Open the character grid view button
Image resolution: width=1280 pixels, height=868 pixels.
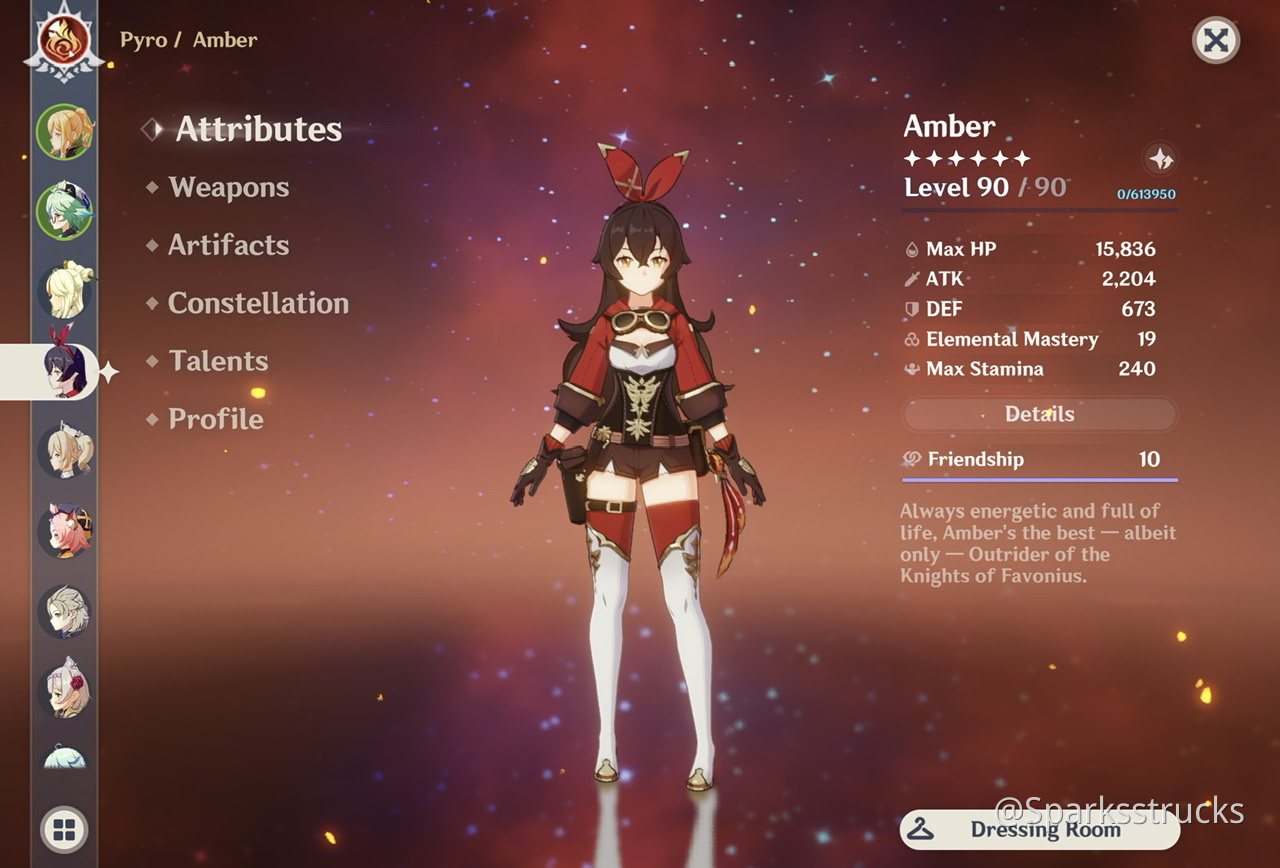(64, 829)
